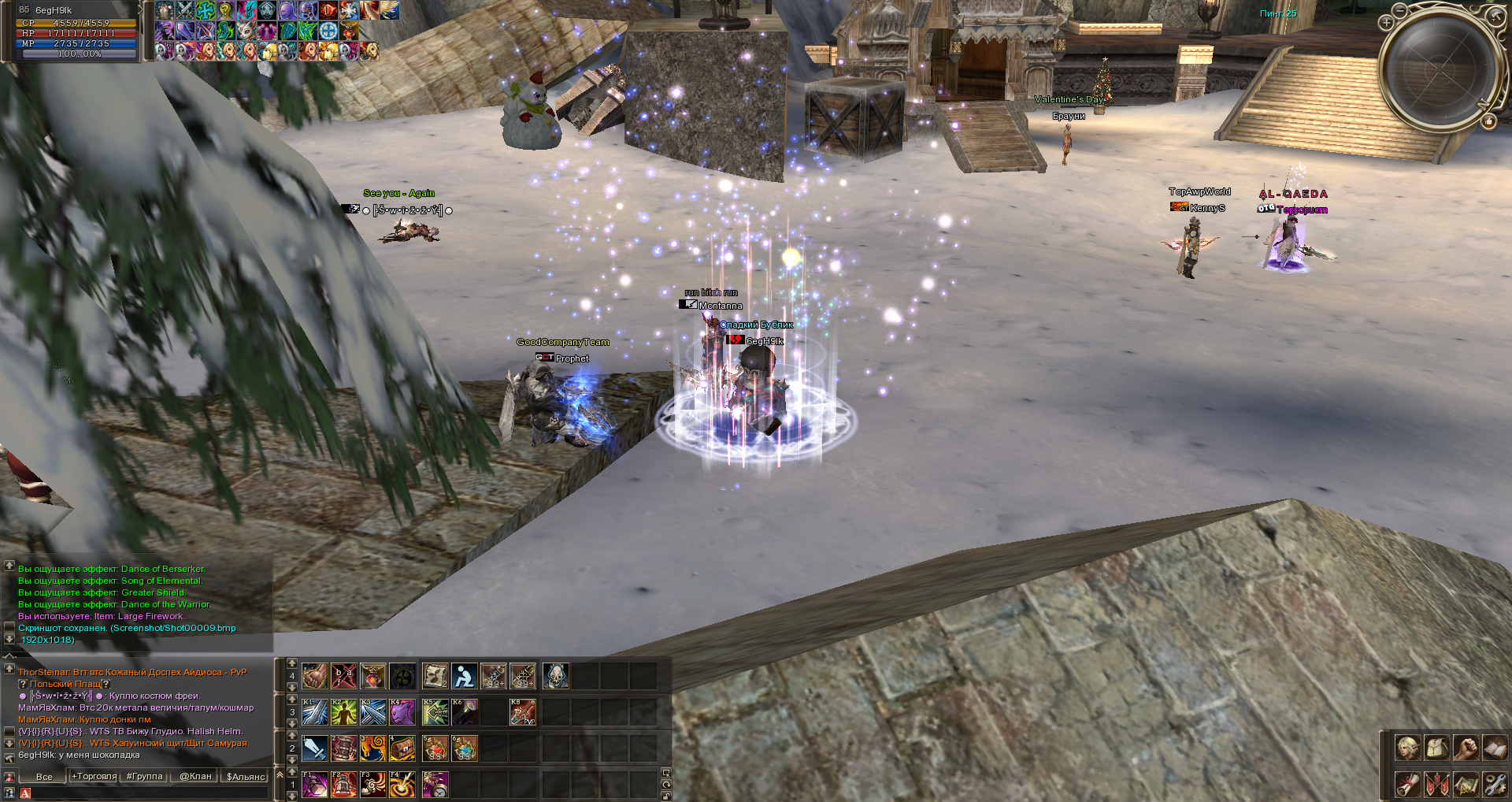Open the world map icon
Viewport: 1512px width, 802px height.
click(x=1466, y=785)
